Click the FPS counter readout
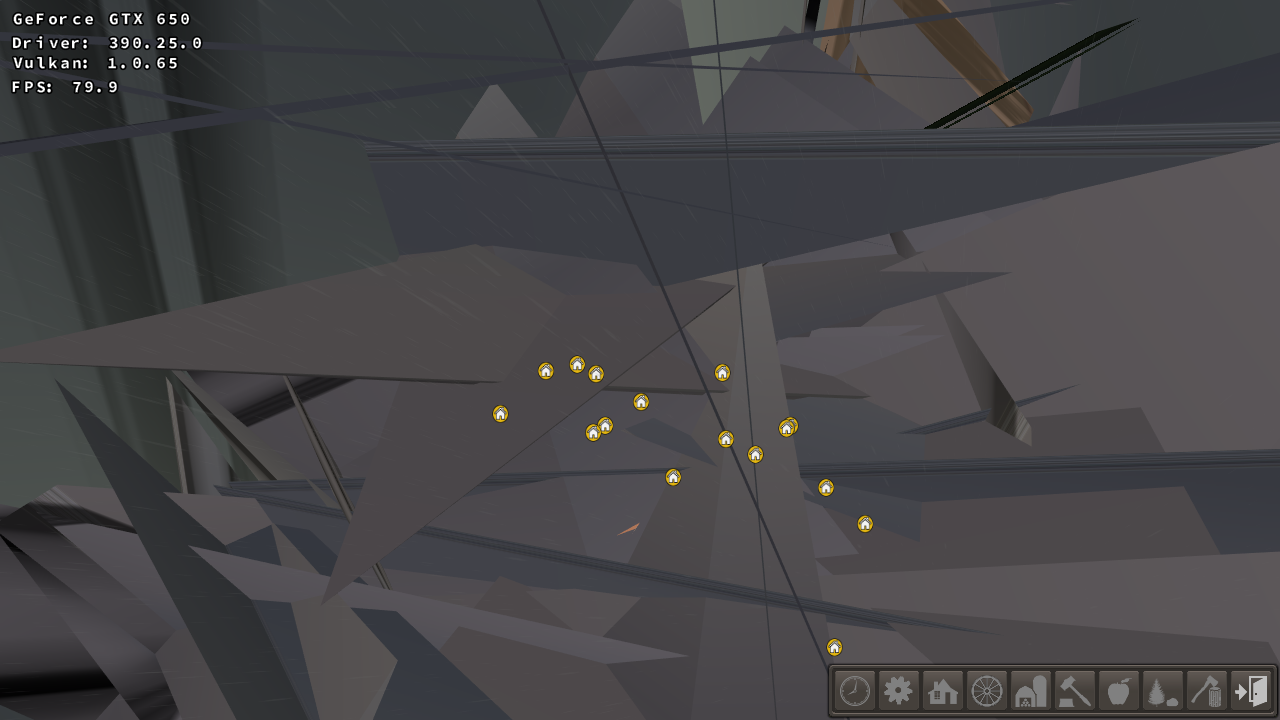This screenshot has width=1280, height=720. point(62,87)
